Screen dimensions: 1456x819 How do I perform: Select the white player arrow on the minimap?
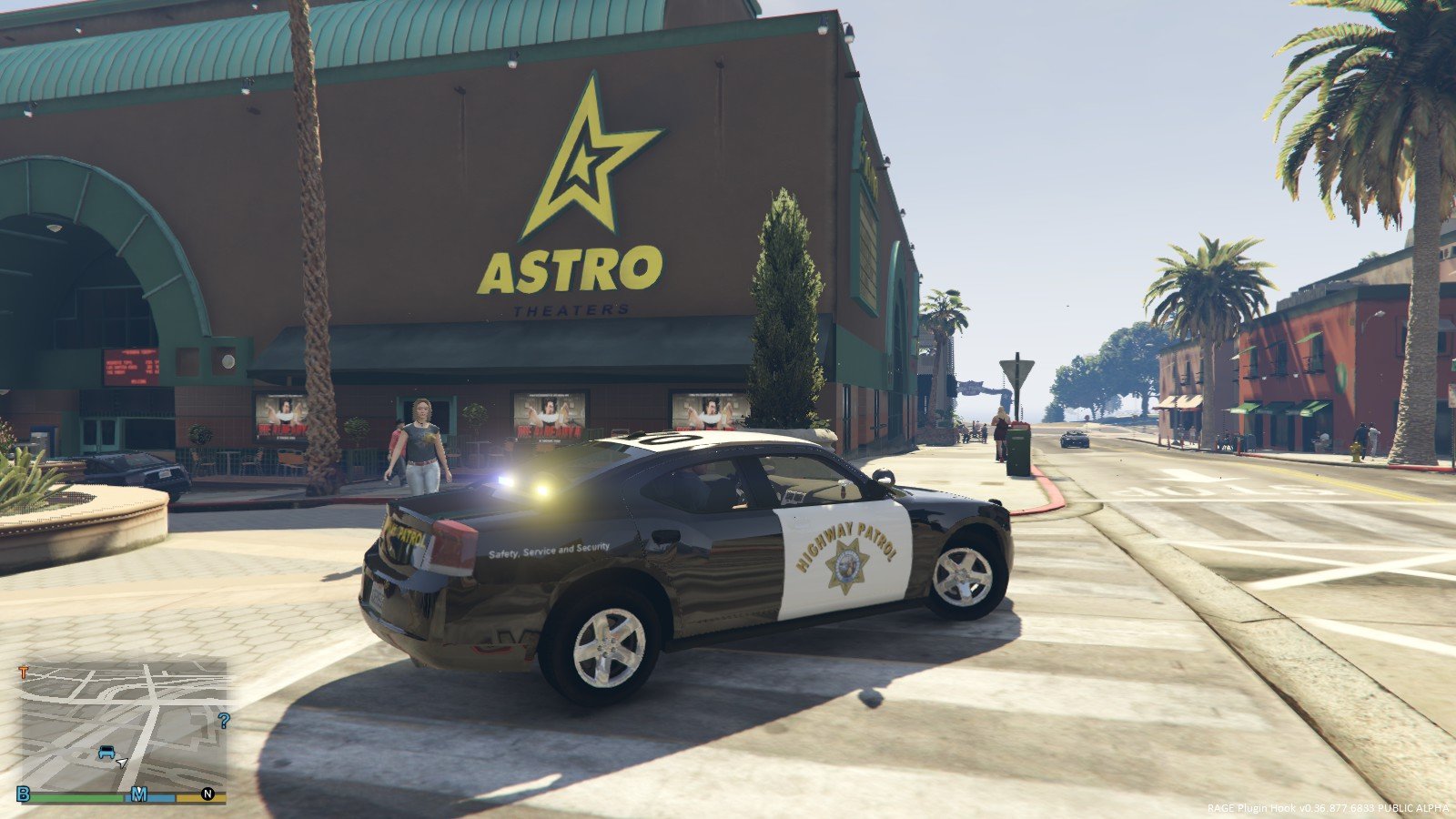[x=122, y=763]
